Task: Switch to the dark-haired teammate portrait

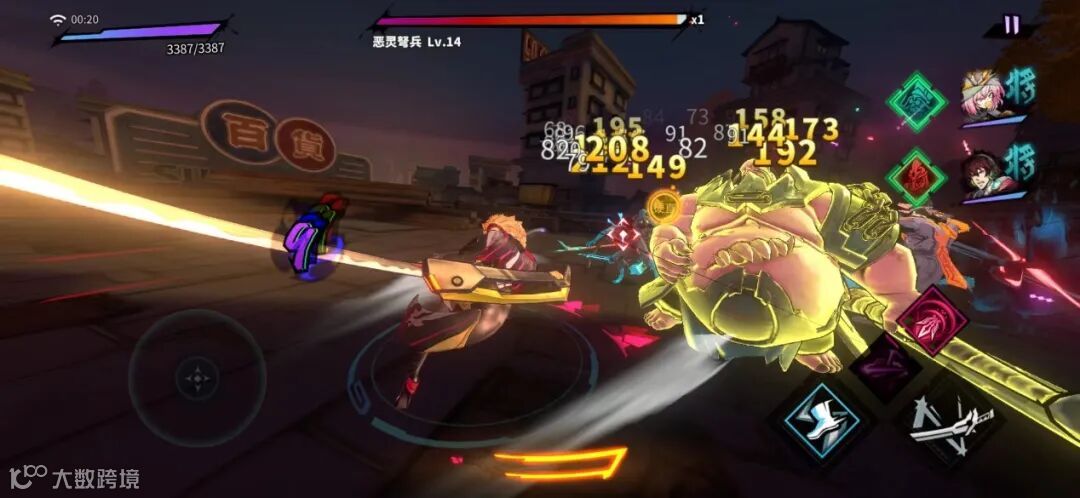Action: [x=983, y=172]
